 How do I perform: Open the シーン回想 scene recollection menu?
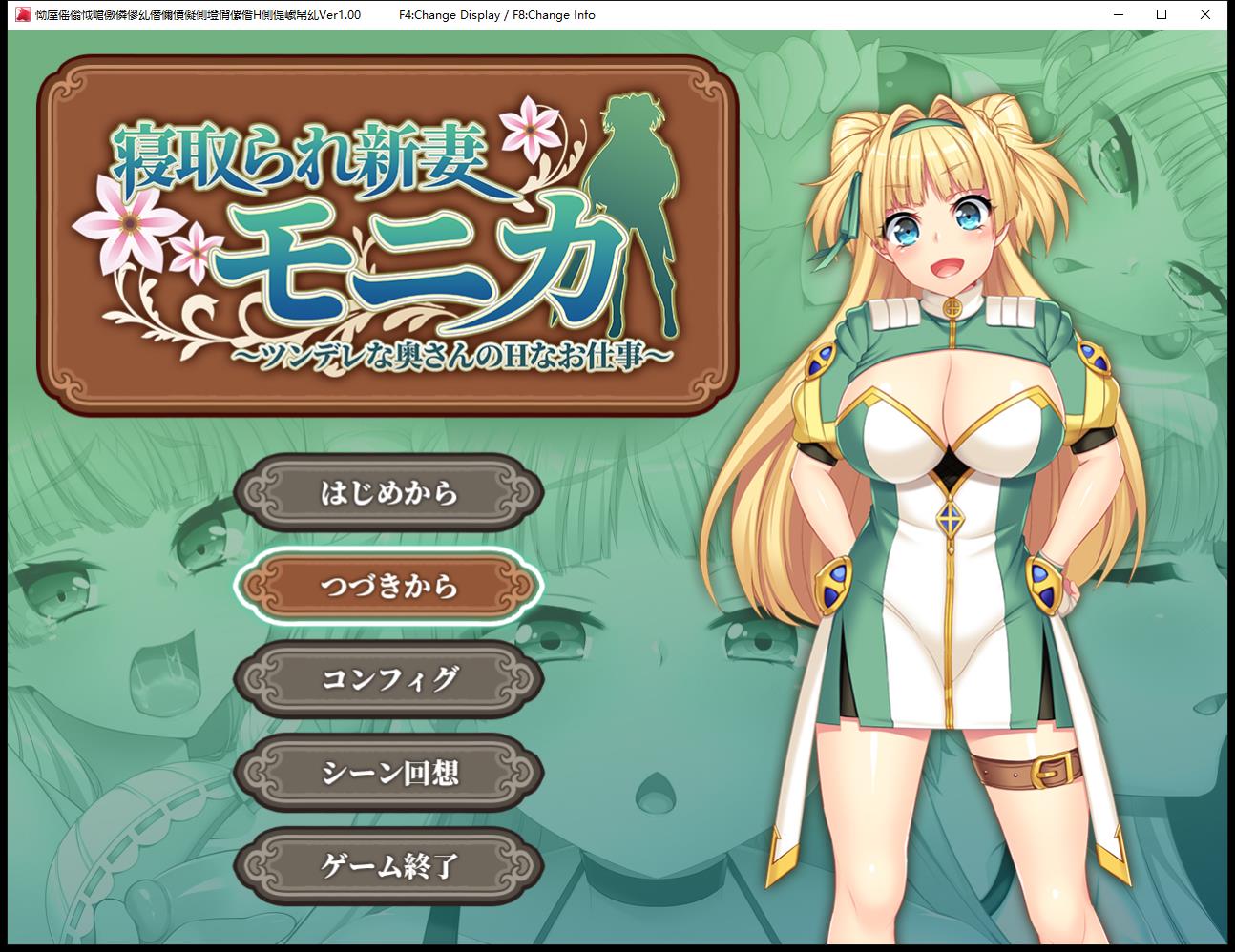tap(391, 775)
